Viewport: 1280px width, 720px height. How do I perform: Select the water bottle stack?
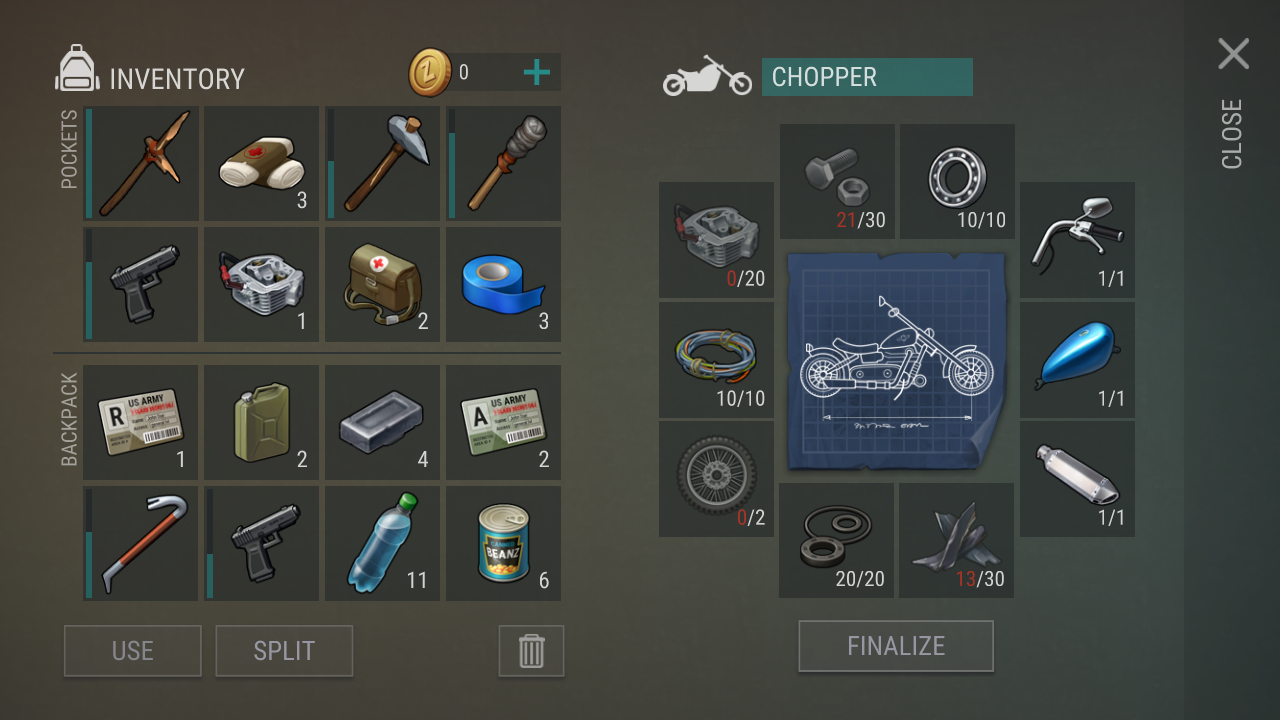[x=382, y=544]
